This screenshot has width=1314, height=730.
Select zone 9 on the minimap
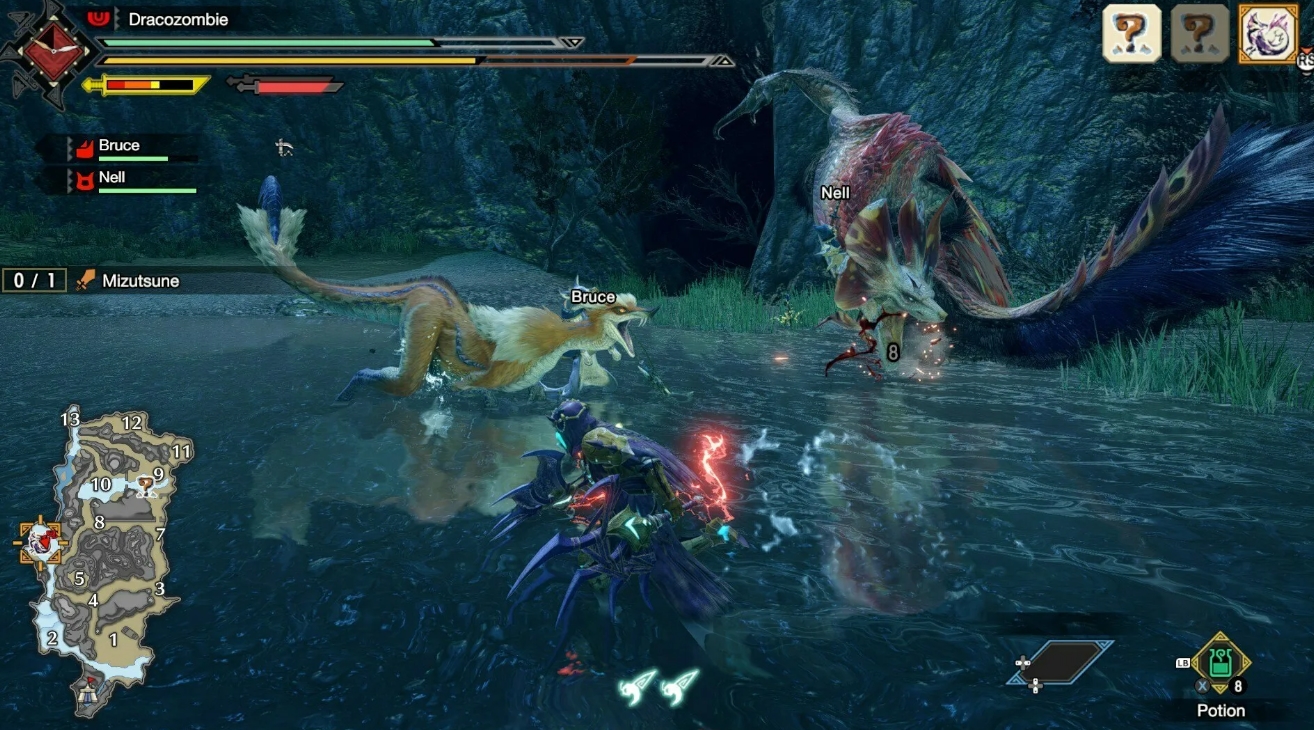tap(158, 475)
